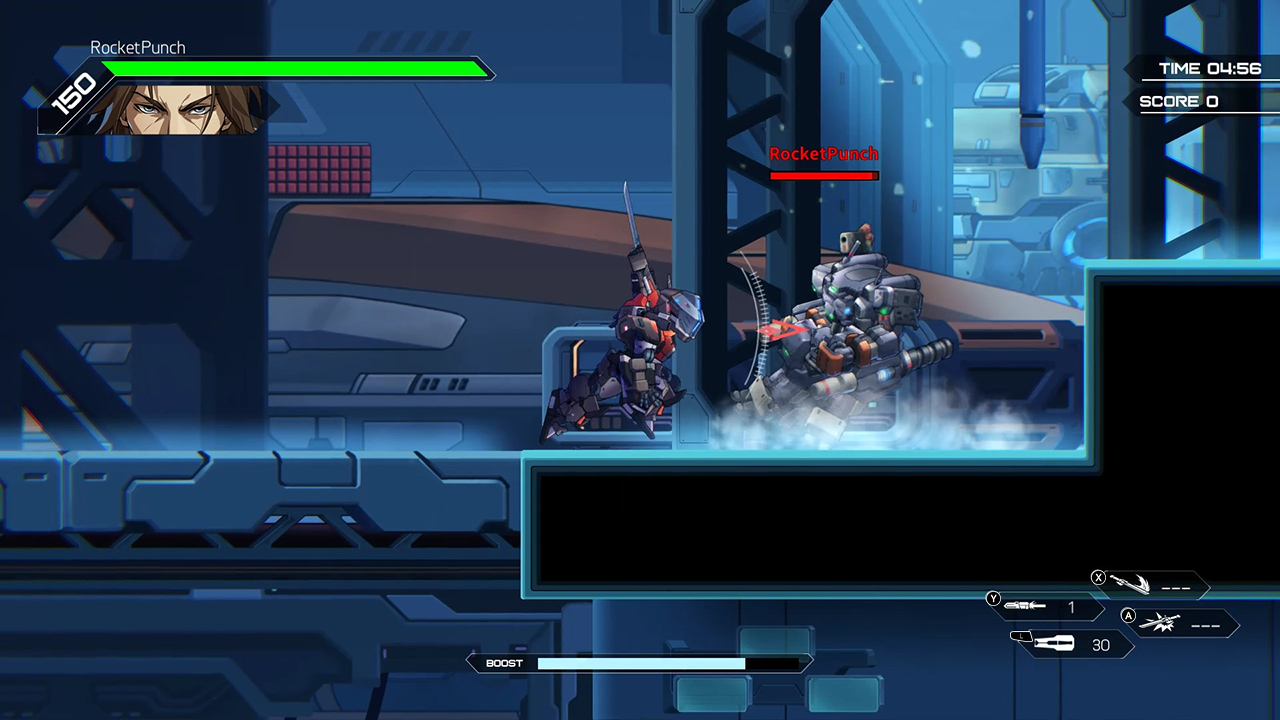The image size is (1280, 720).
Task: Select the A sword strike weapon icon
Action: [1162, 622]
